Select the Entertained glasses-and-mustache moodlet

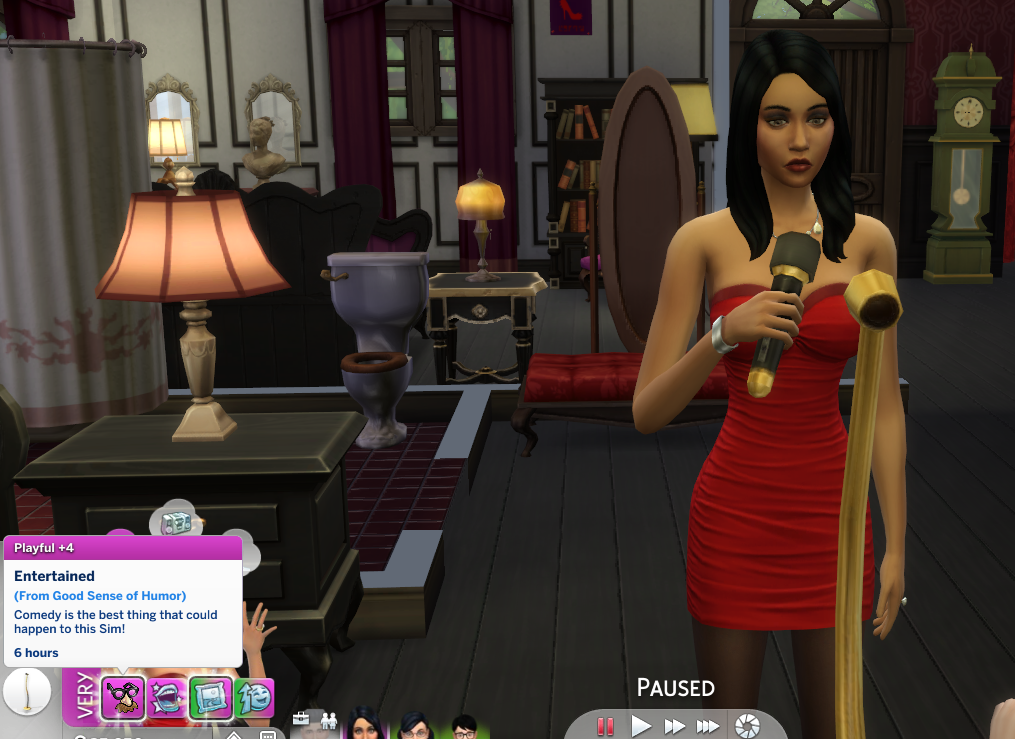(x=123, y=697)
